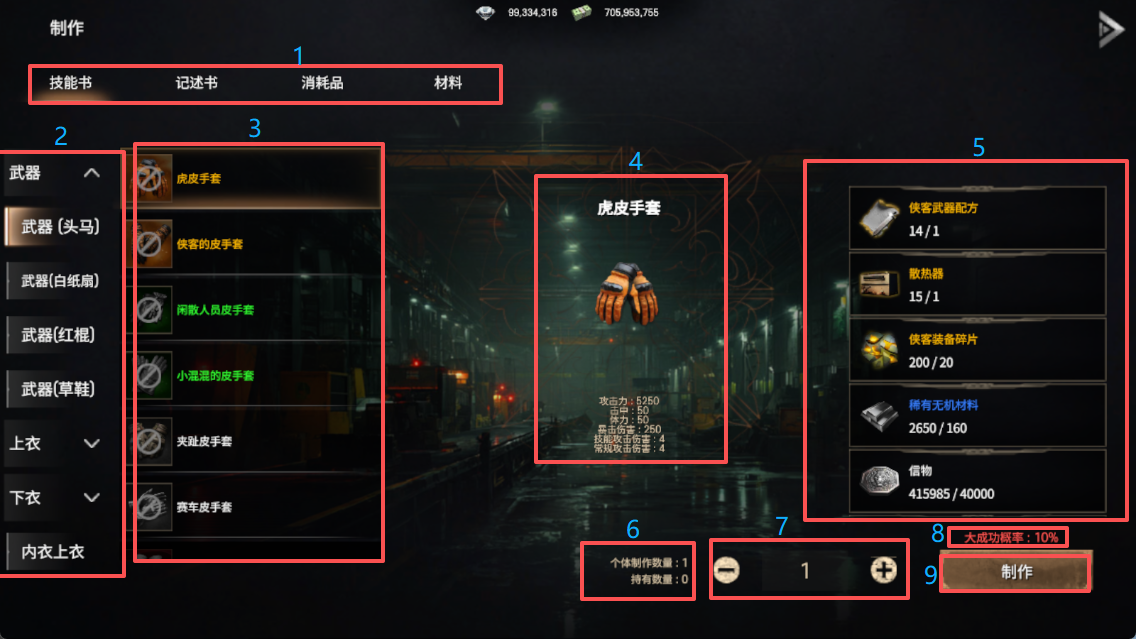1136x639 pixels.
Task: Click the 制作 craft button
Action: tap(1016, 573)
